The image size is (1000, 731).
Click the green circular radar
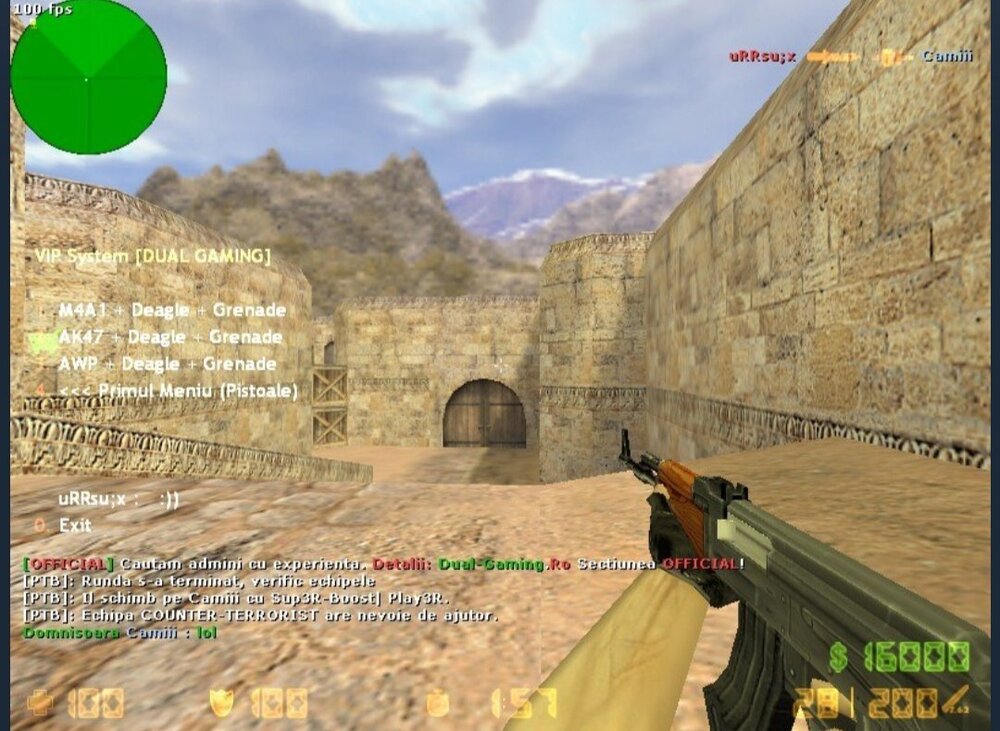tap(88, 76)
